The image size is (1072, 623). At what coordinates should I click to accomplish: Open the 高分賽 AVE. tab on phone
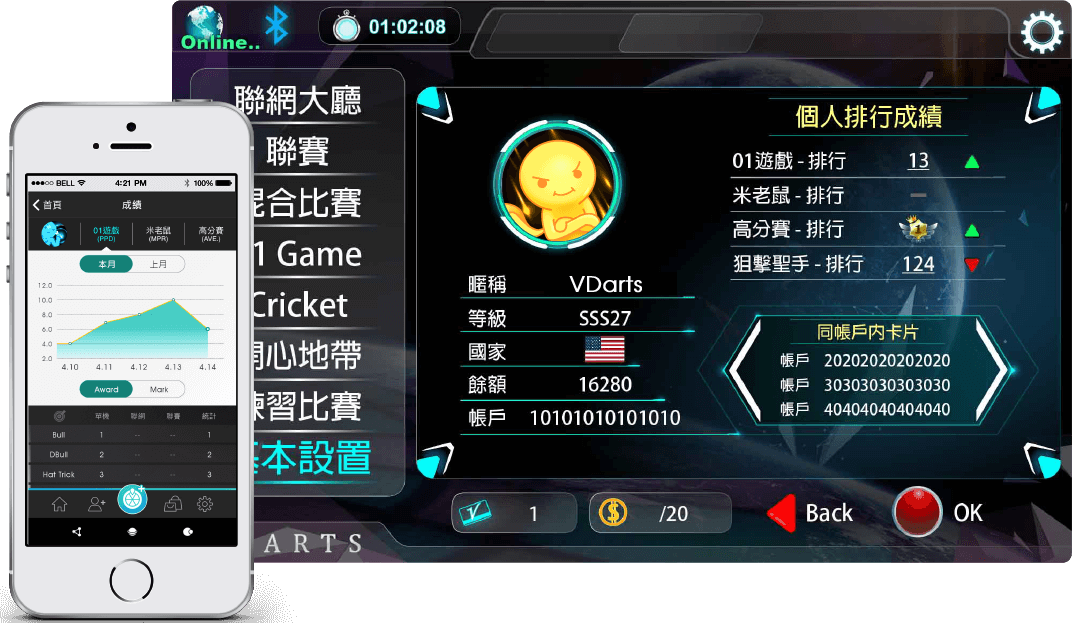[x=209, y=234]
